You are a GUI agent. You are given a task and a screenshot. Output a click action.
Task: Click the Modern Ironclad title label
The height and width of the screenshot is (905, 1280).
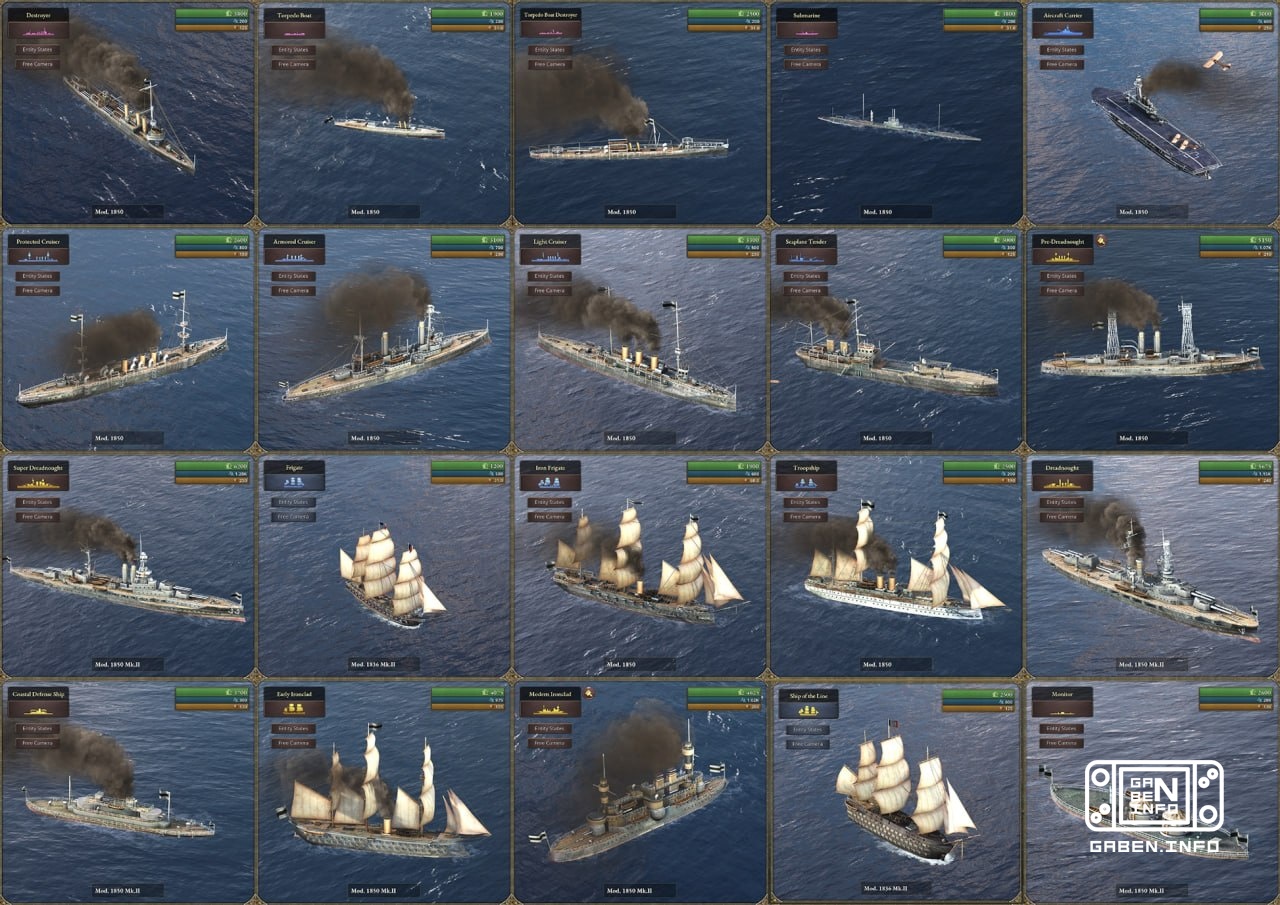click(x=552, y=692)
